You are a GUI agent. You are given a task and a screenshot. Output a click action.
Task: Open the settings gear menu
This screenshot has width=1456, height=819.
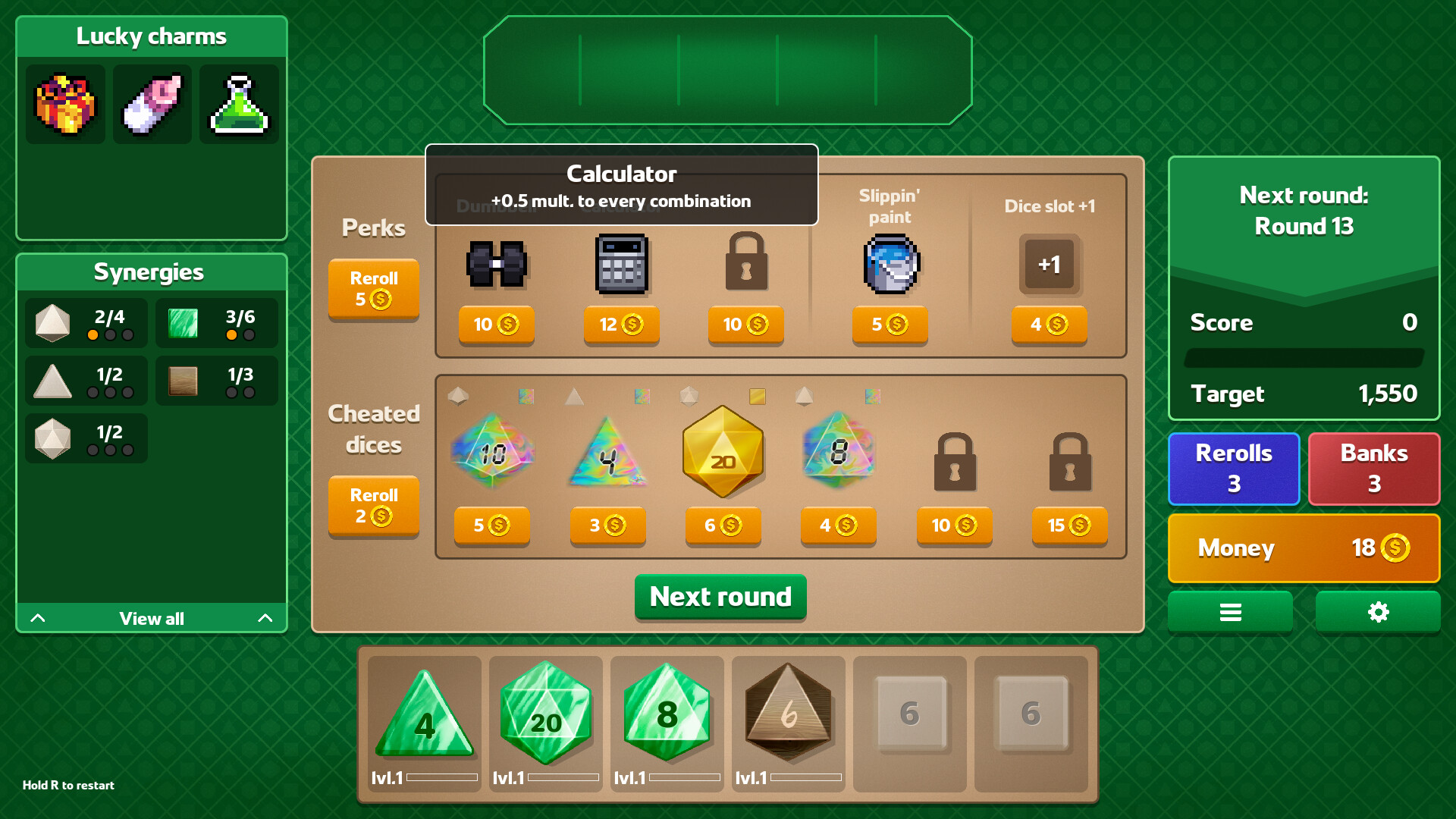[1377, 612]
